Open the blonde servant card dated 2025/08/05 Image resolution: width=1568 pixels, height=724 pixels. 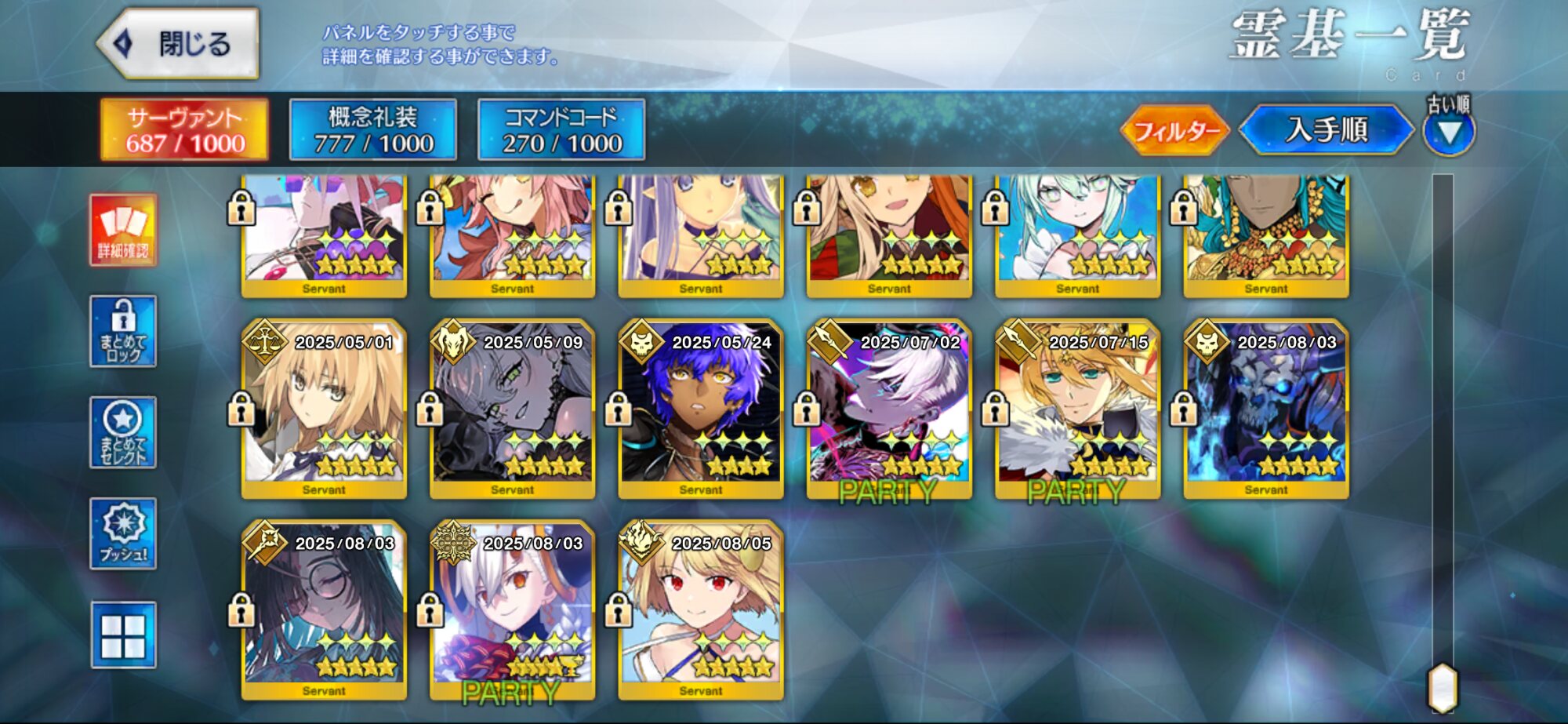(701, 610)
